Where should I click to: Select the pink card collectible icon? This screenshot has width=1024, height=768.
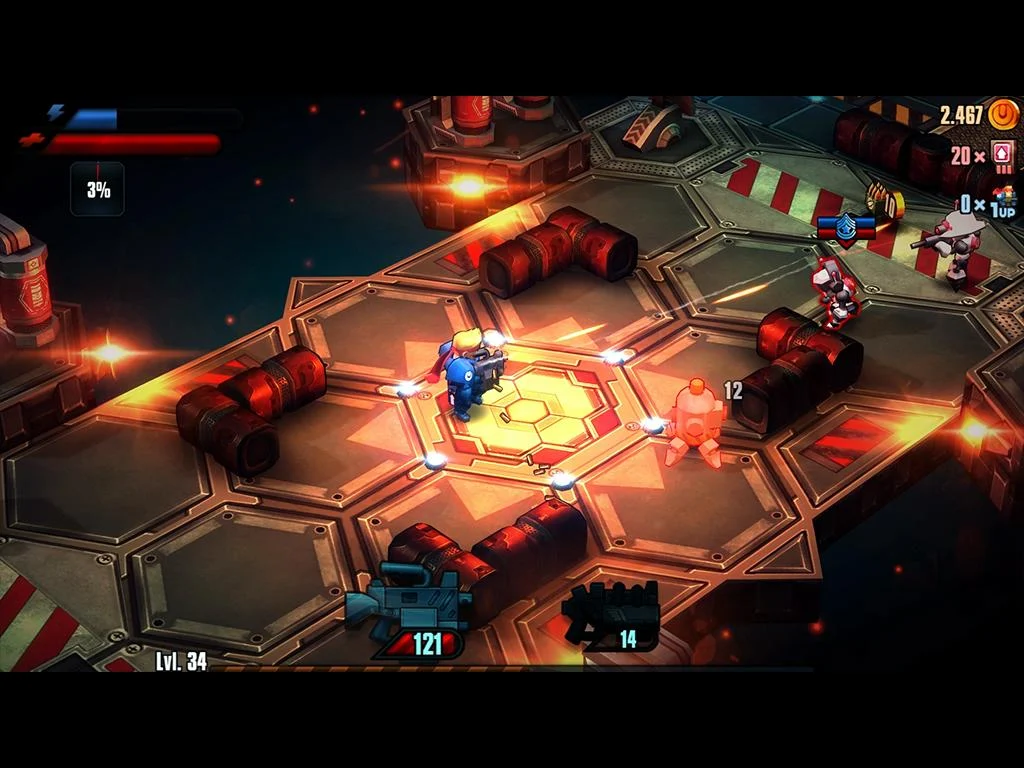pyautogui.click(x=1002, y=157)
